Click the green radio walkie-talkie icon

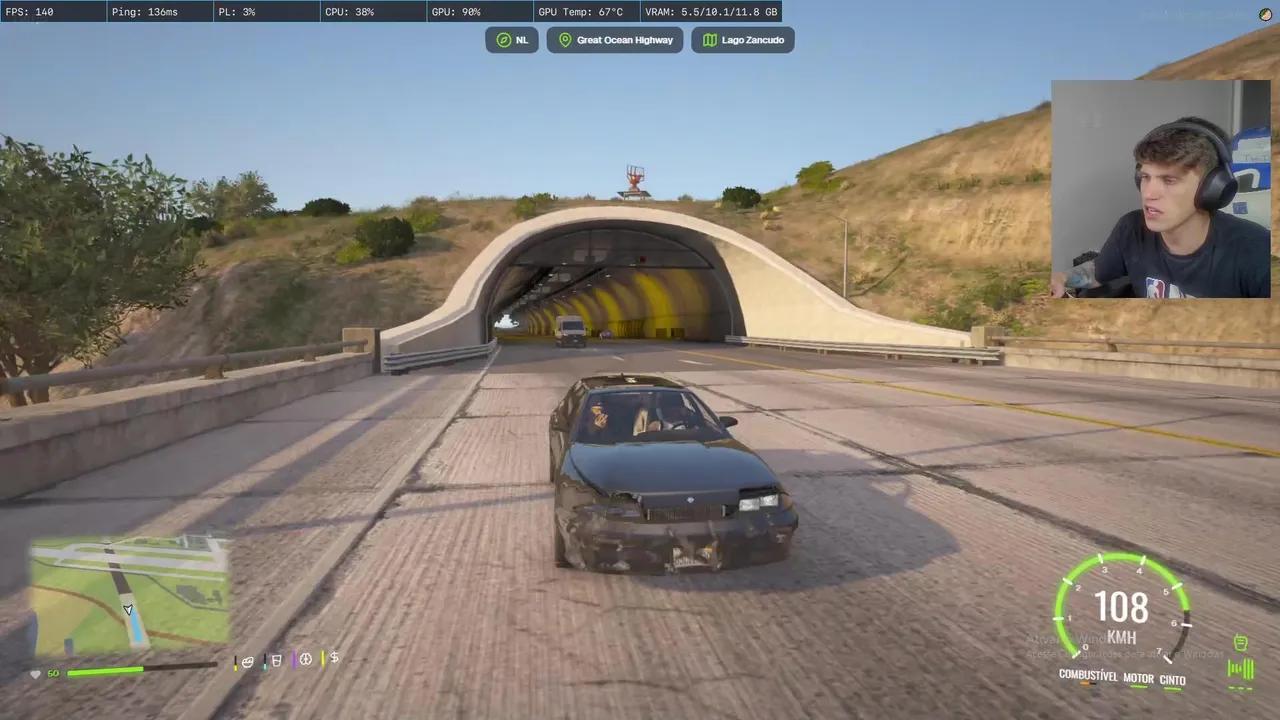coord(1241,643)
